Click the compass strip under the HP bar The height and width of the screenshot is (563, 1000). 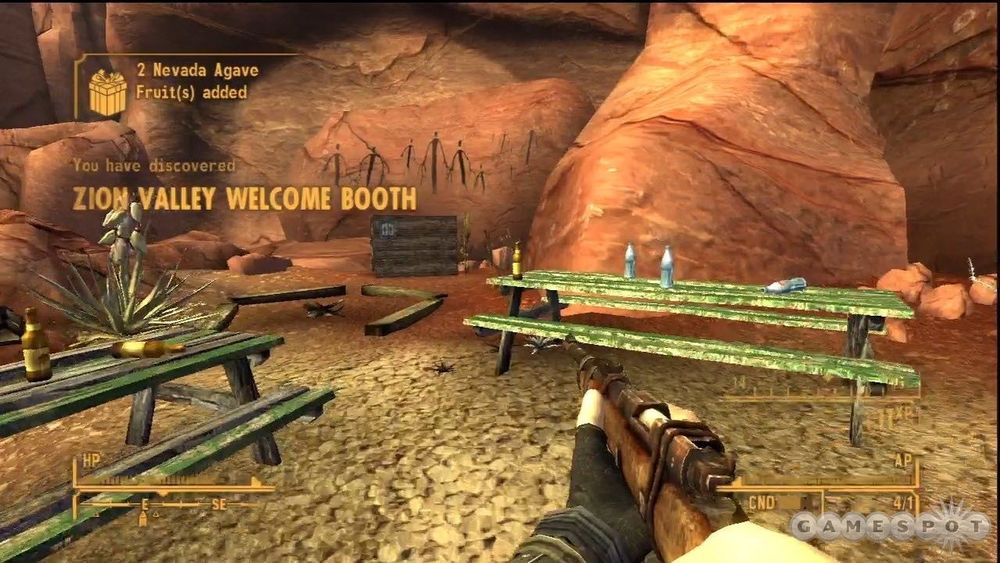click(x=175, y=505)
